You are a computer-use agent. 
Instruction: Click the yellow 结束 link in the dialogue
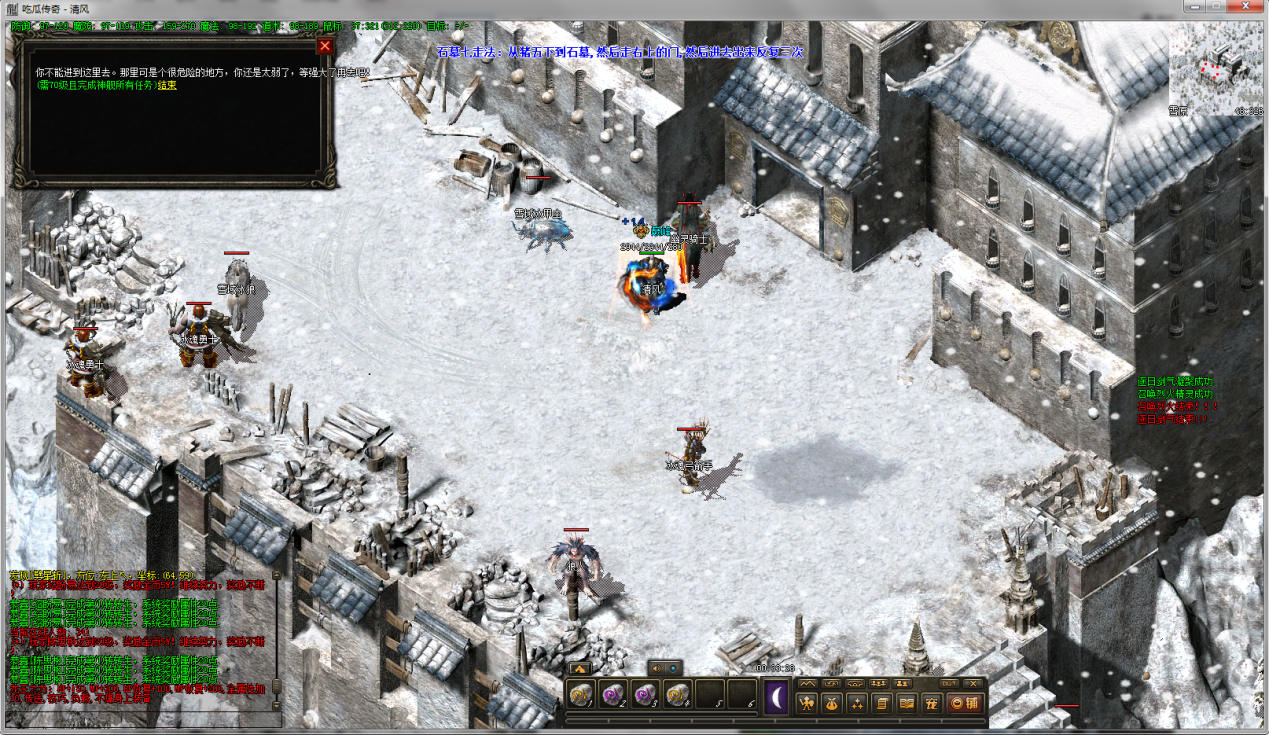pyautogui.click(x=167, y=86)
